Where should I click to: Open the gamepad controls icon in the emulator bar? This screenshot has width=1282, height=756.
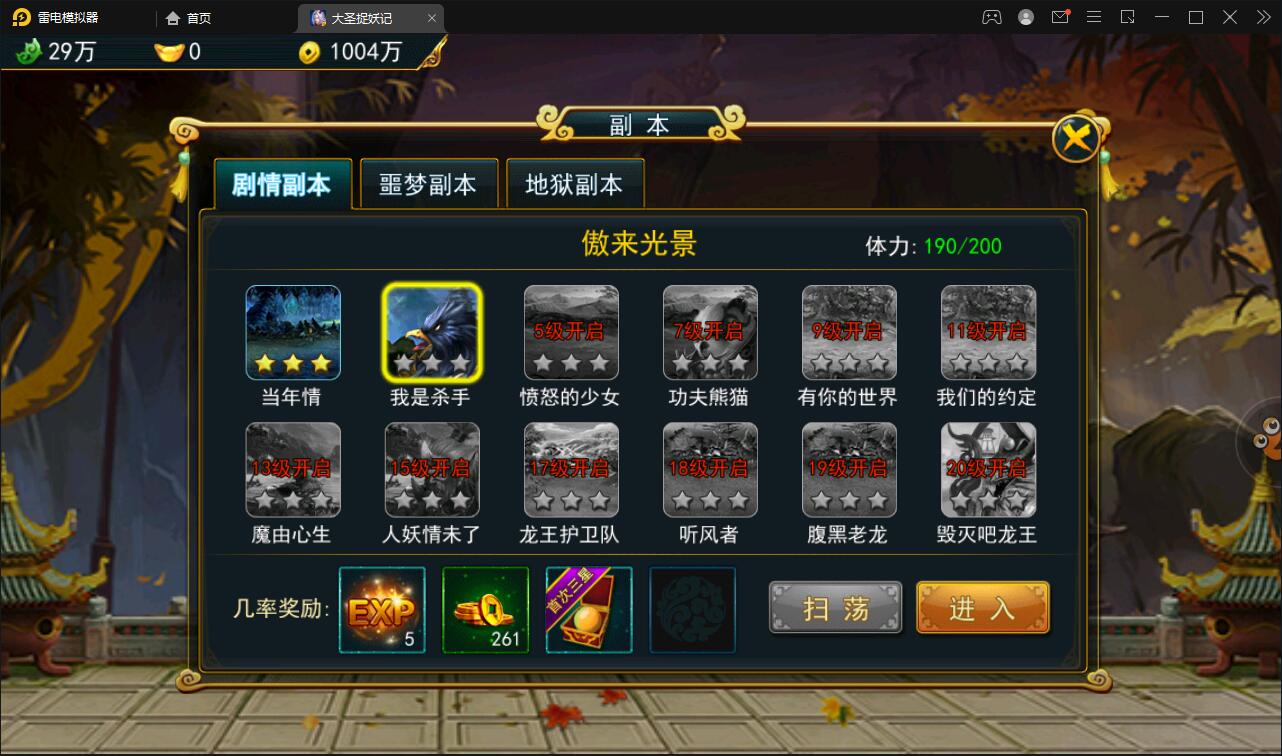[992, 17]
